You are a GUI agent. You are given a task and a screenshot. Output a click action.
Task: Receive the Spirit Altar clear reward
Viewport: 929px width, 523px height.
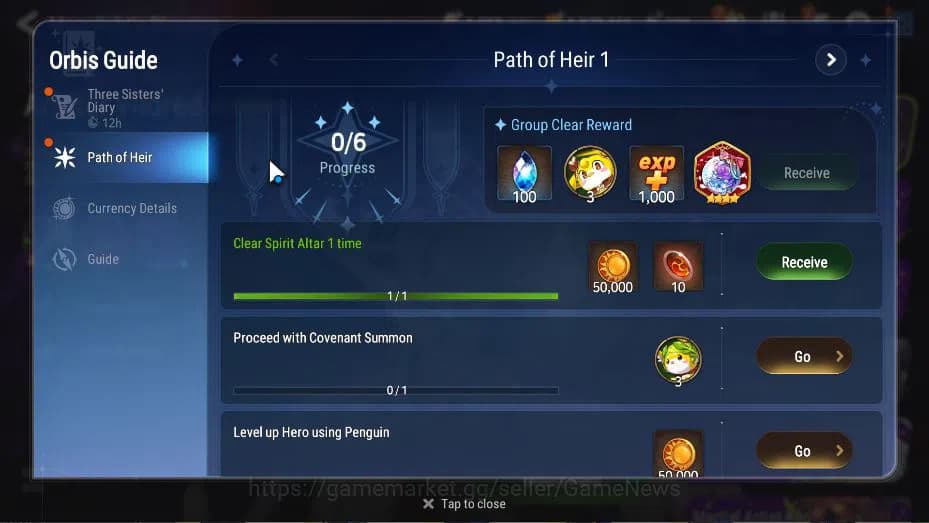tap(804, 262)
